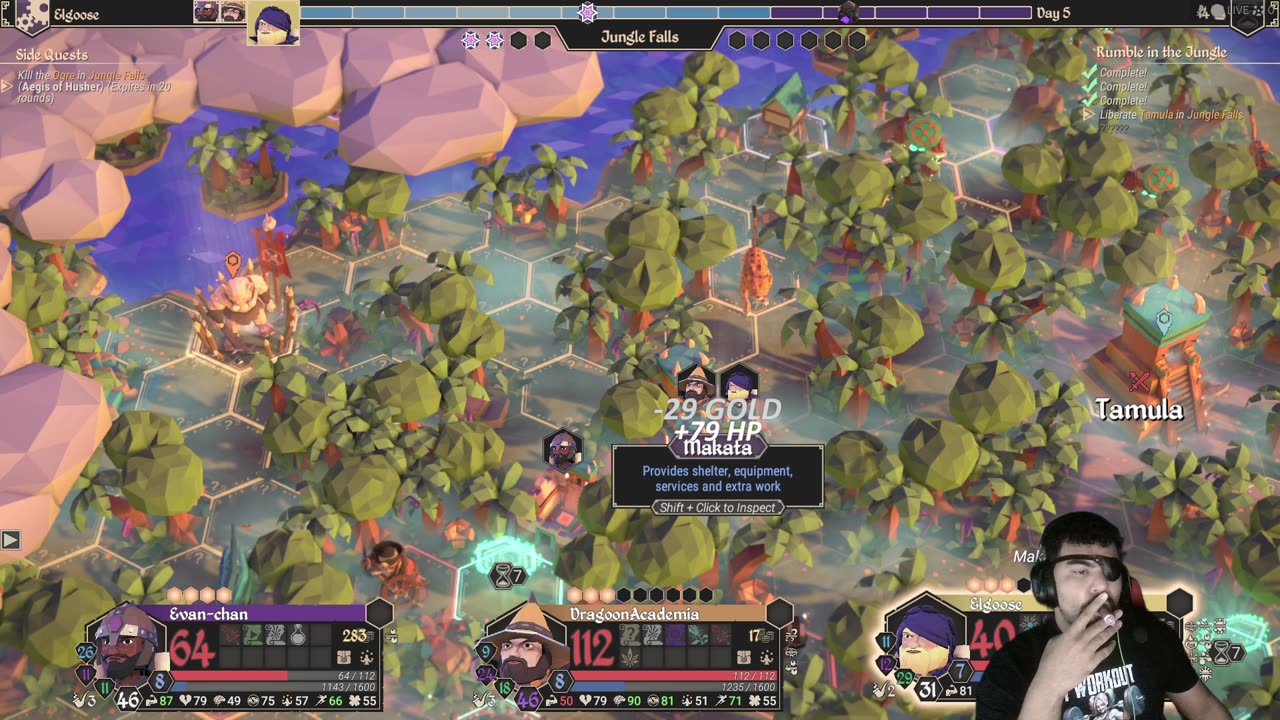This screenshot has height=720, width=1280.
Task: Click the Day 5 indicator
Action: click(1053, 13)
